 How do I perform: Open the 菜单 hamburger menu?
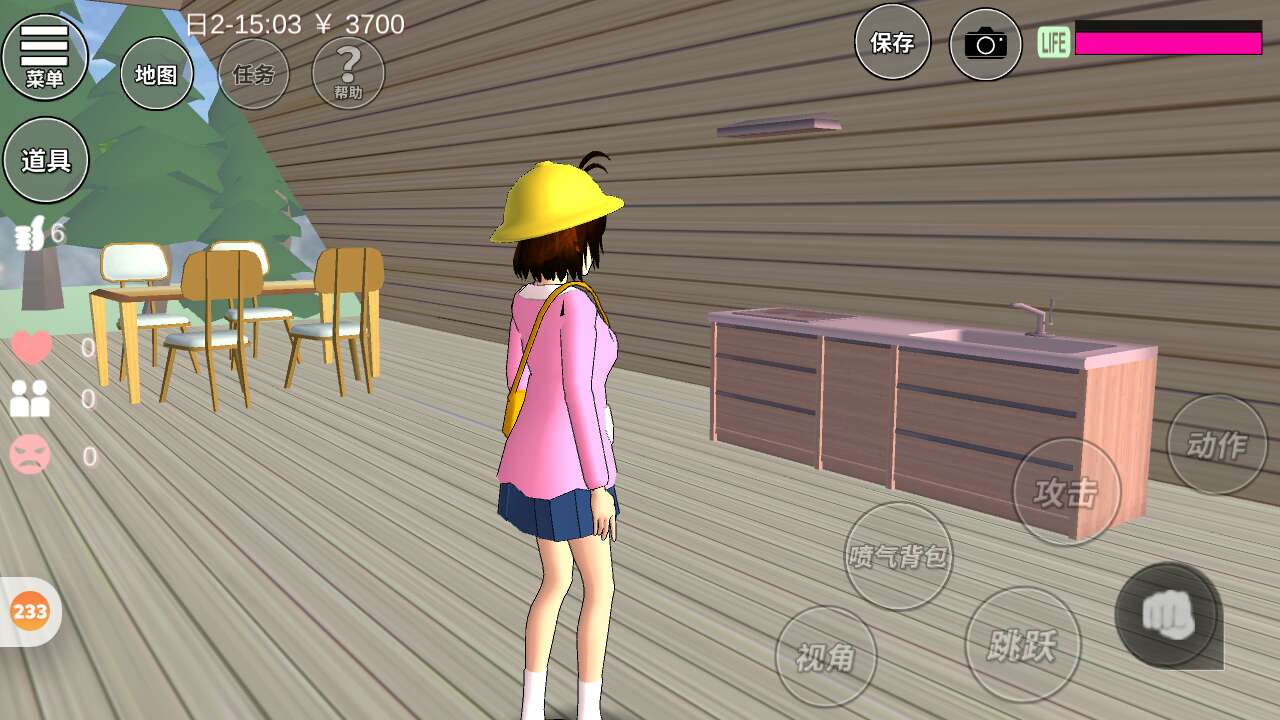pyautogui.click(x=45, y=56)
